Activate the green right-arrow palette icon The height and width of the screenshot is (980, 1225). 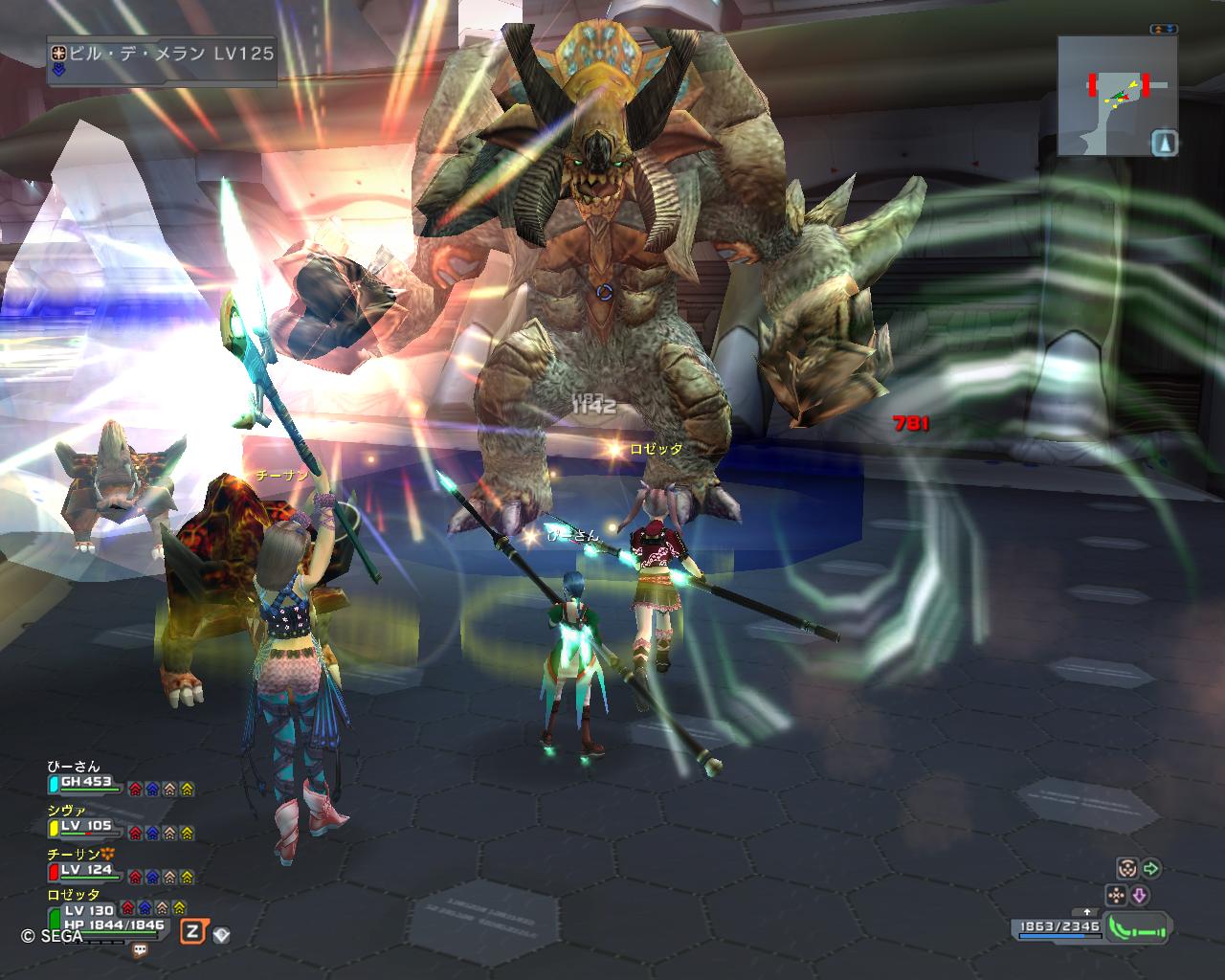[x=1151, y=869]
